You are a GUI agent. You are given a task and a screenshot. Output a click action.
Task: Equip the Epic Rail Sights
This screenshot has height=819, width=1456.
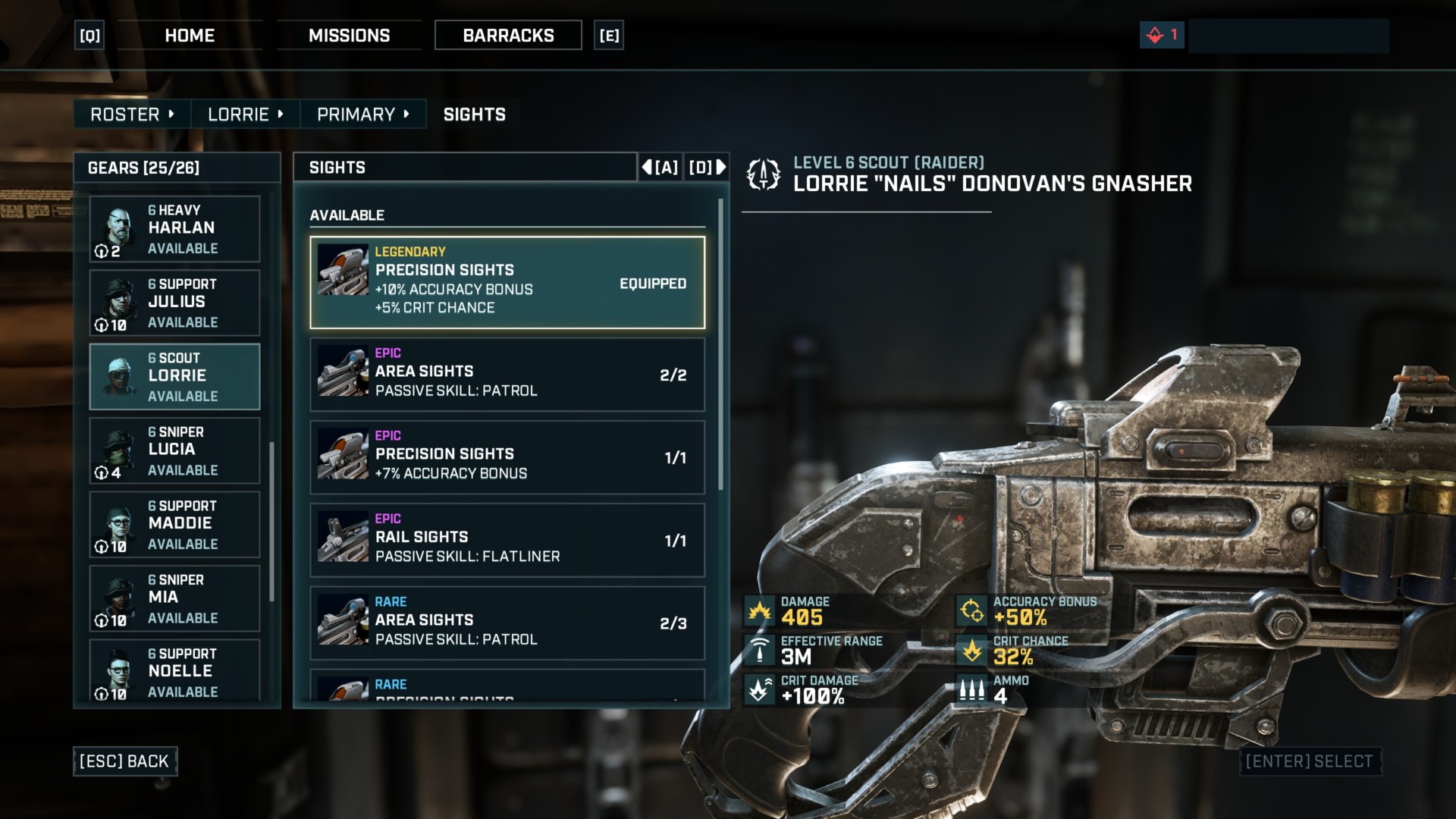pos(507,540)
